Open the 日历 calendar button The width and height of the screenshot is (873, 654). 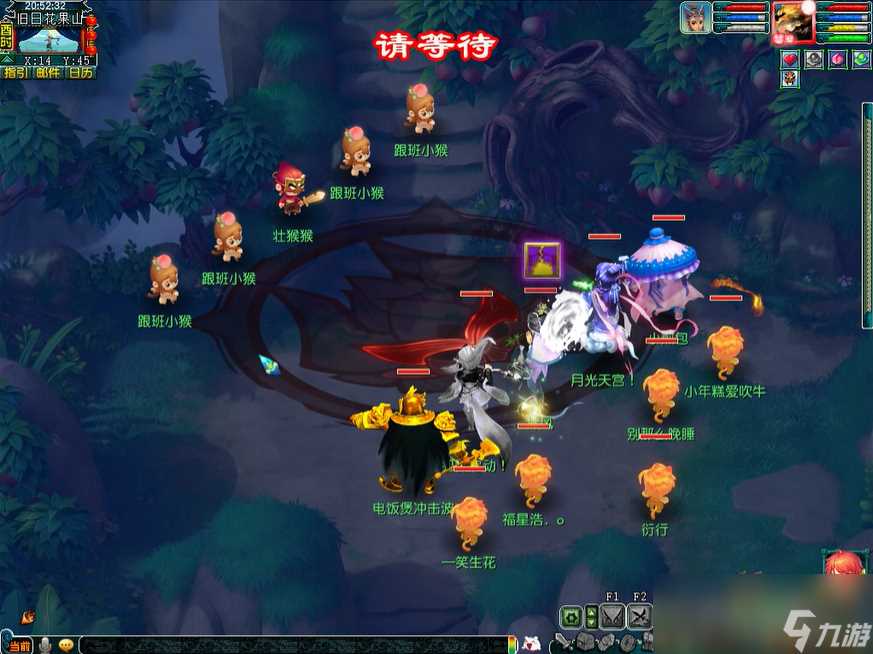click(x=81, y=72)
